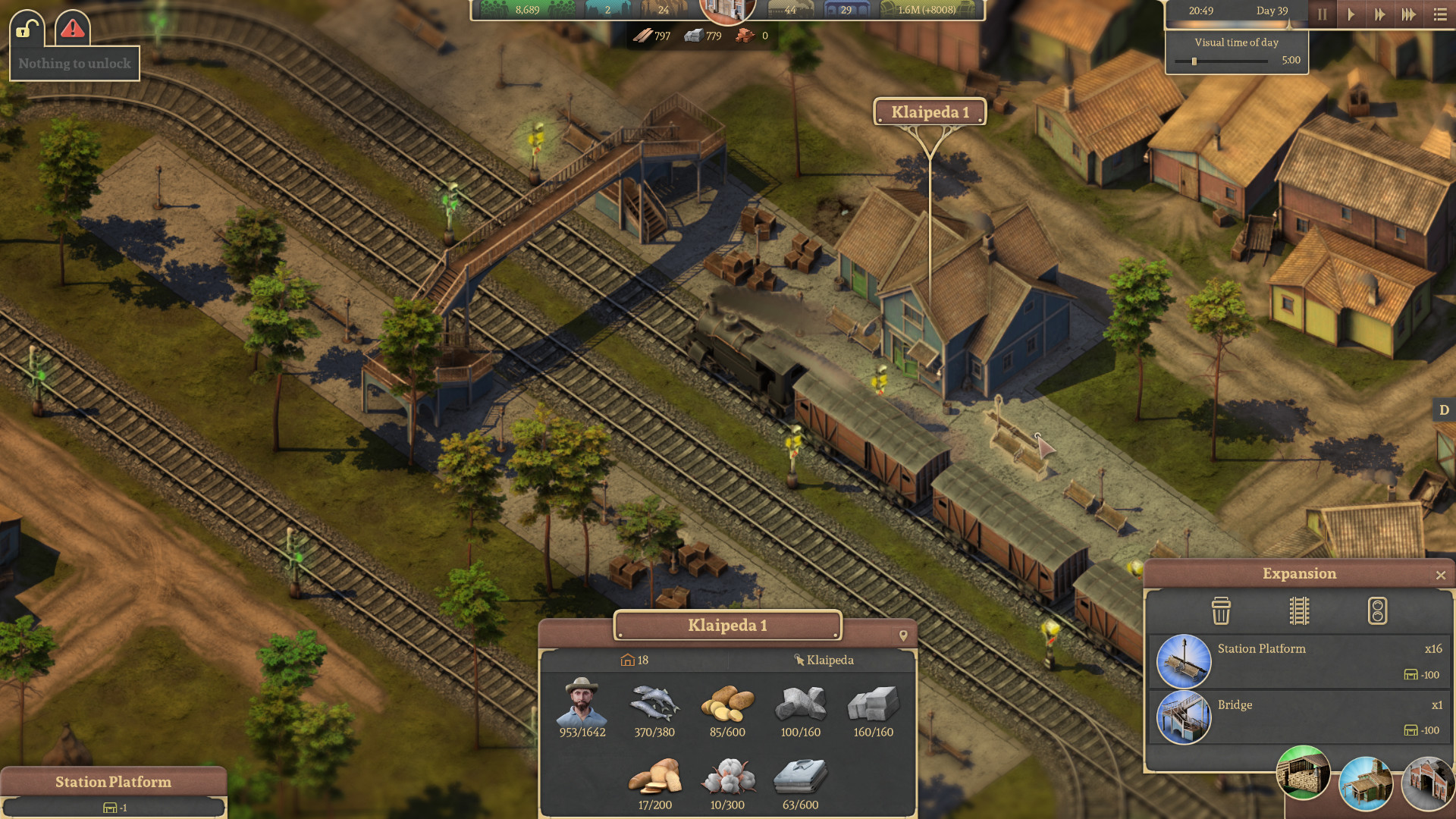Set game speed to triple fast-forward

[1408, 14]
